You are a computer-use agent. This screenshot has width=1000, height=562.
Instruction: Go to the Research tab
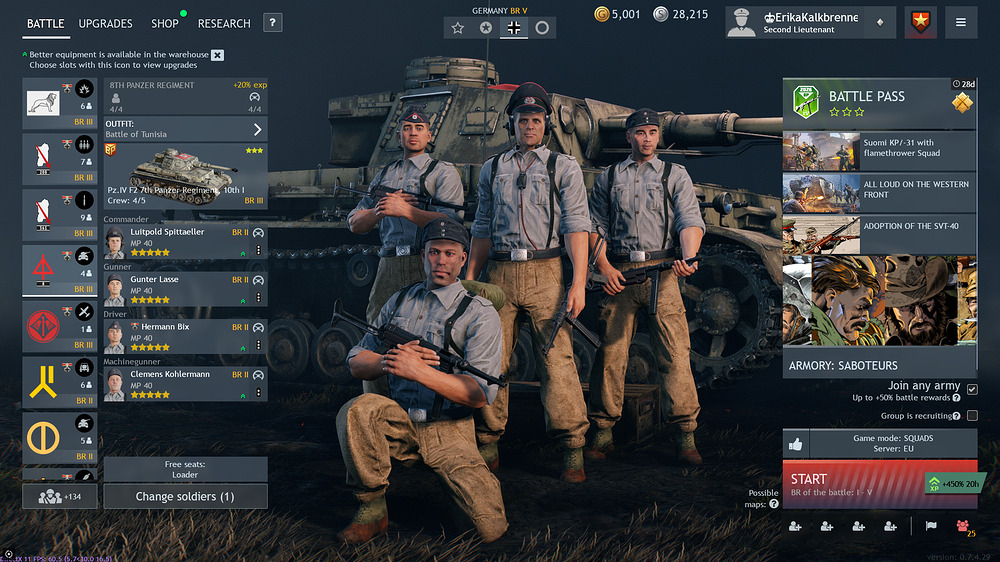click(x=224, y=23)
